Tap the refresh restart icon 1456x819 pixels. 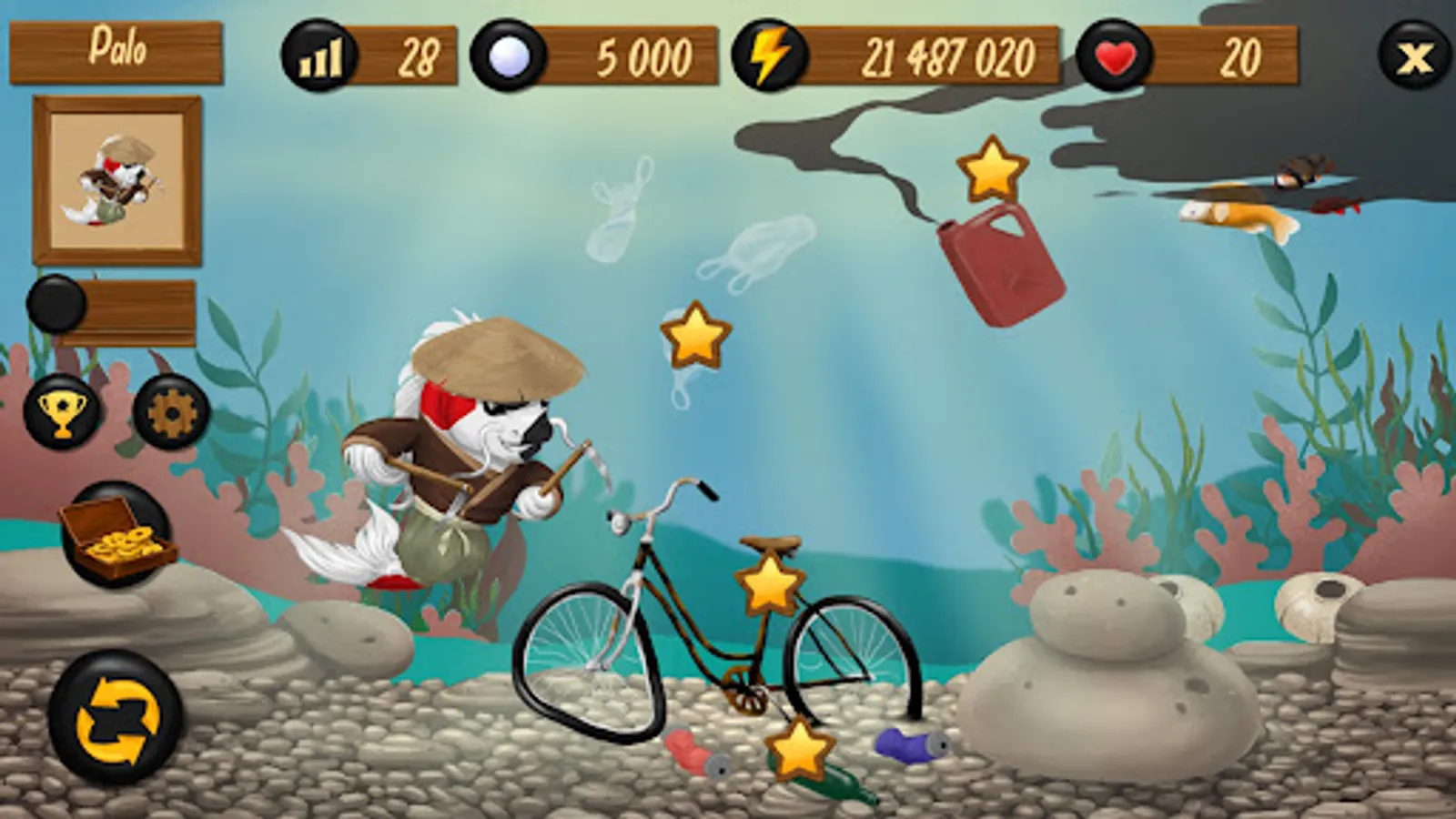[114, 719]
